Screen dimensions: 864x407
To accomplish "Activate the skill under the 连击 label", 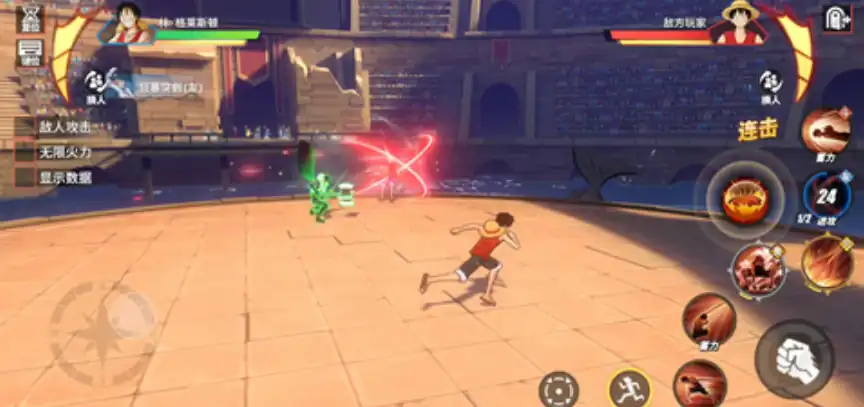I will click(826, 130).
